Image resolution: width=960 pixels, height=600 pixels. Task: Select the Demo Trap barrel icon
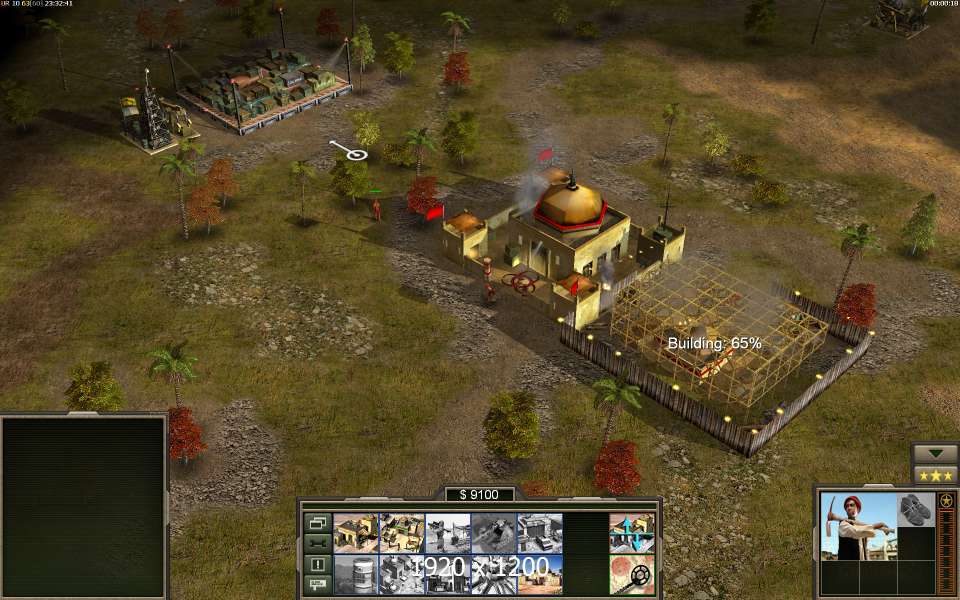coord(354,574)
